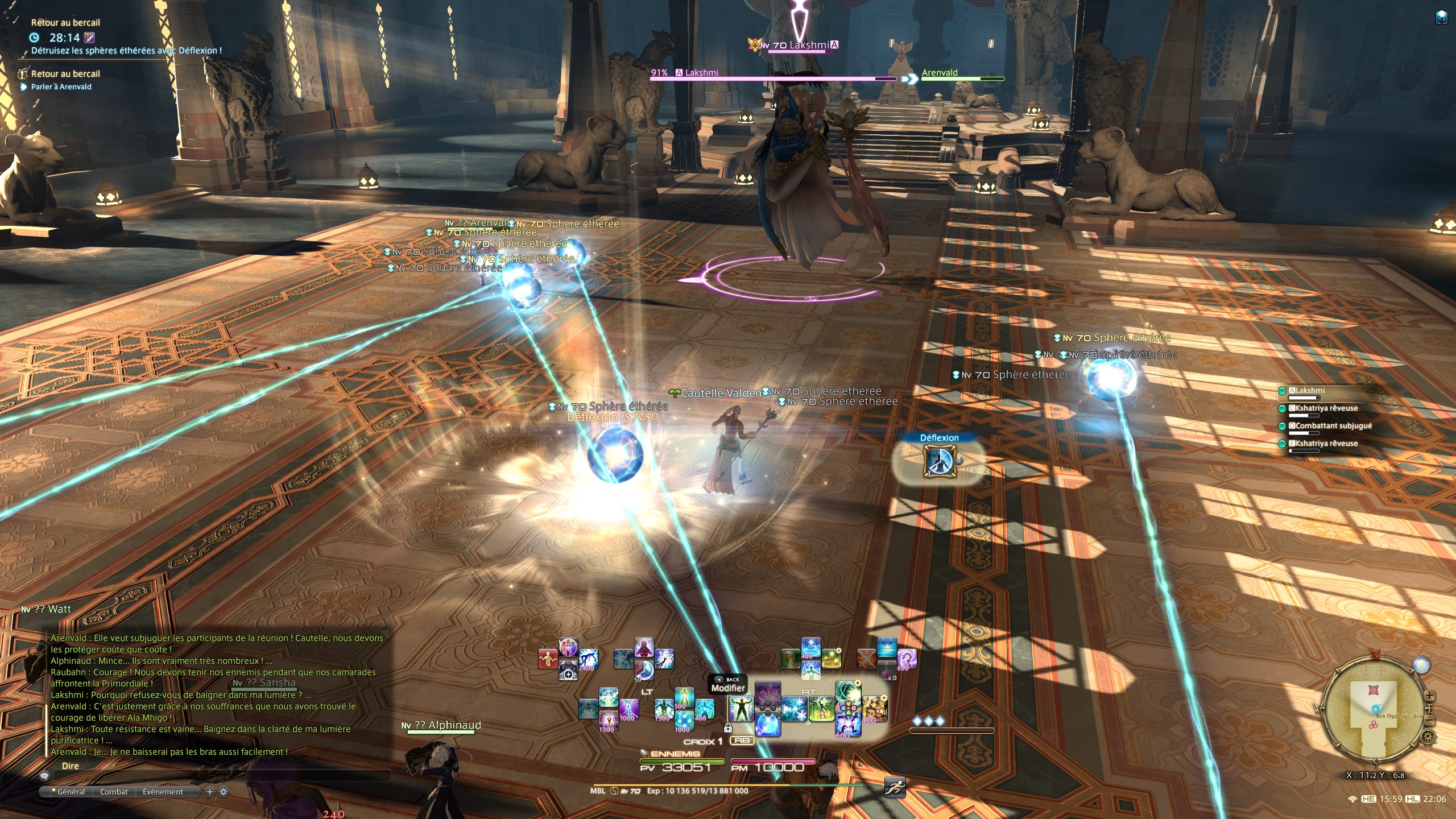Image resolution: width=1456 pixels, height=819 pixels.
Task: Use the potion item hotbar slot
Action: 887,671
